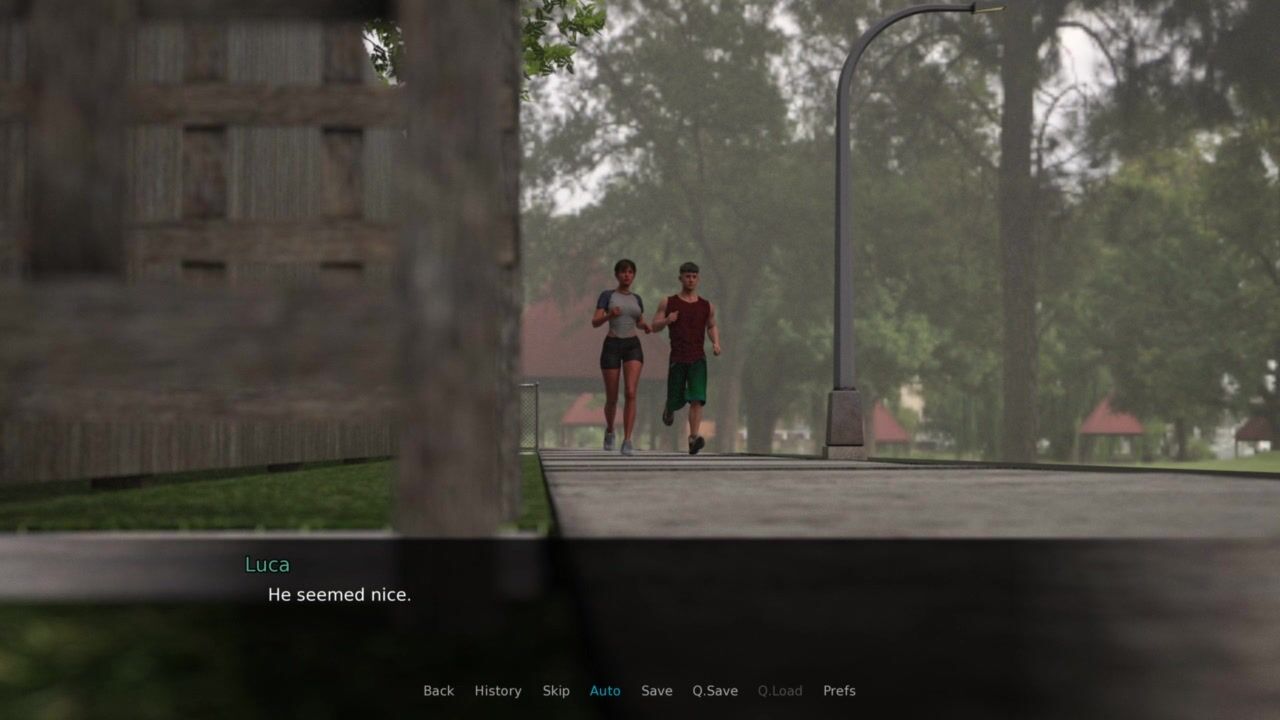
Task: Click Q.Load to quick load
Action: point(780,691)
